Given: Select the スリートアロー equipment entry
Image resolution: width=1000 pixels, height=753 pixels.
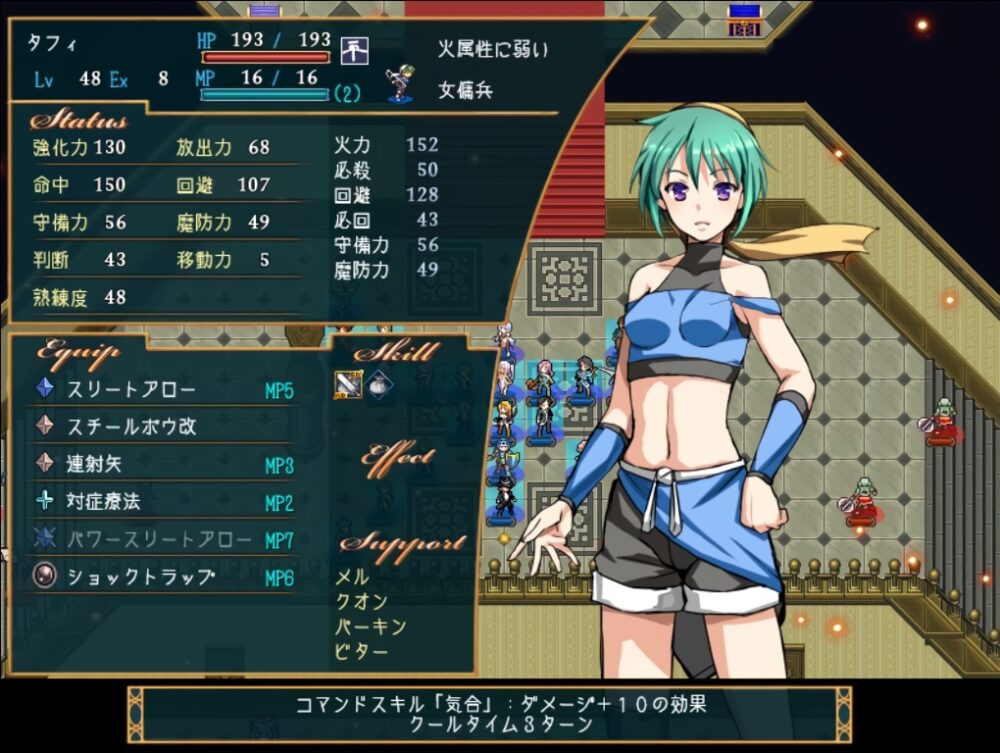Looking at the screenshot, I should (x=131, y=390).
